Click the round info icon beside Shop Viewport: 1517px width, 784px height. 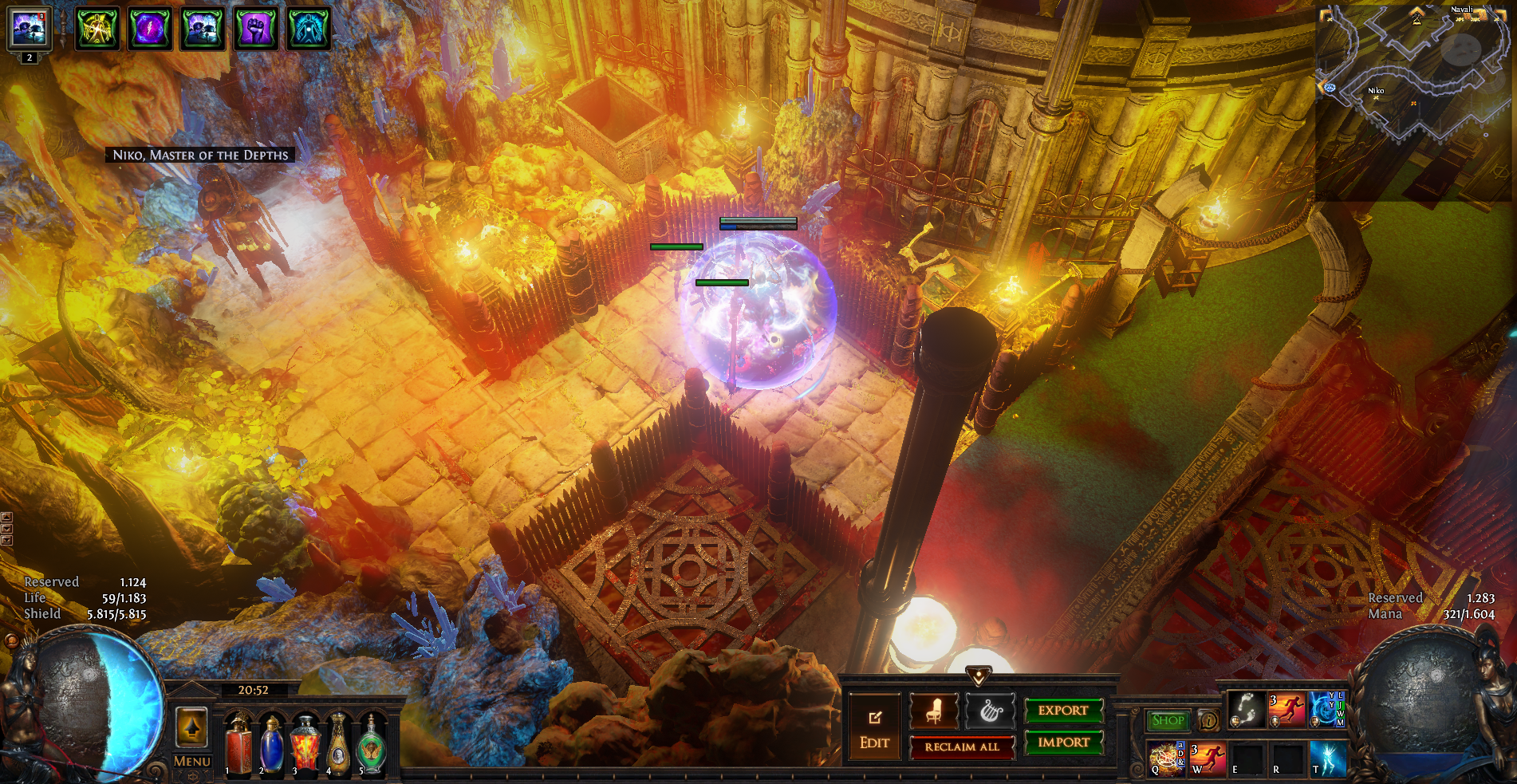pos(1208,720)
